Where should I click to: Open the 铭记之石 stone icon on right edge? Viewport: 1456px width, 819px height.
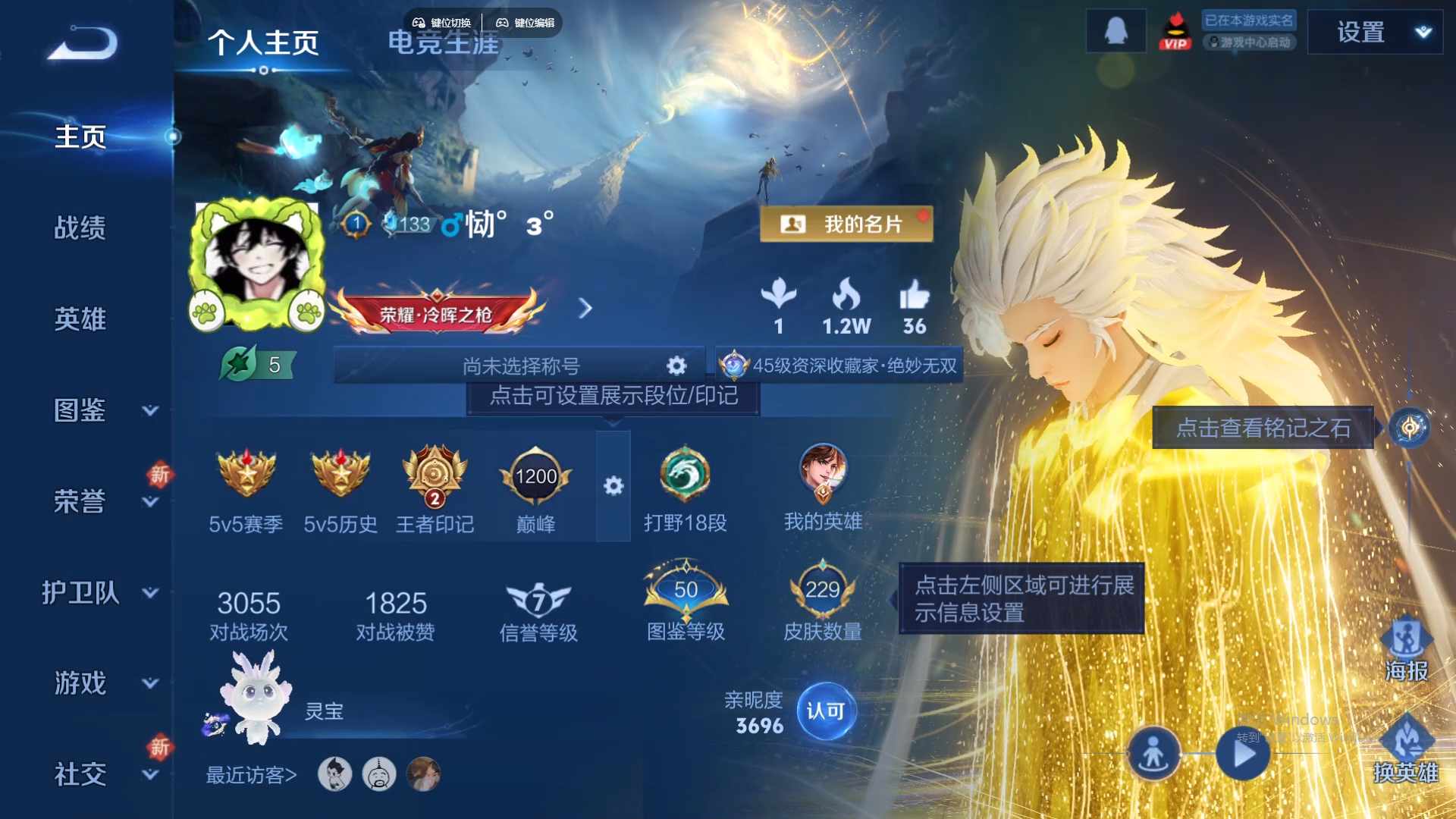(1409, 427)
